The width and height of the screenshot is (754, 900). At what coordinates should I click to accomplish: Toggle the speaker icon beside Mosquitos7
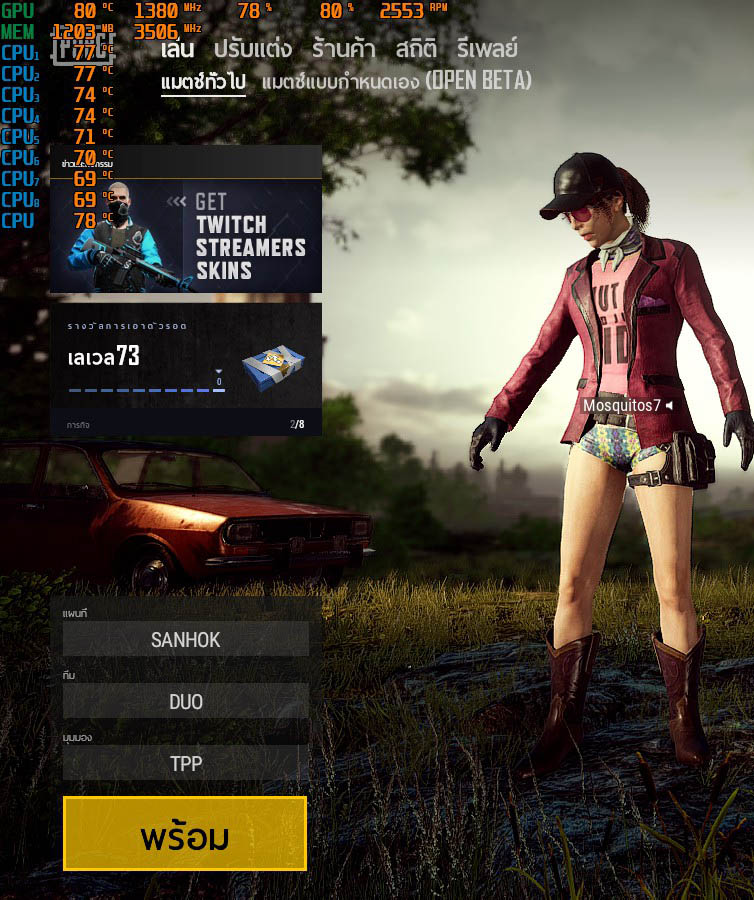[x=670, y=405]
